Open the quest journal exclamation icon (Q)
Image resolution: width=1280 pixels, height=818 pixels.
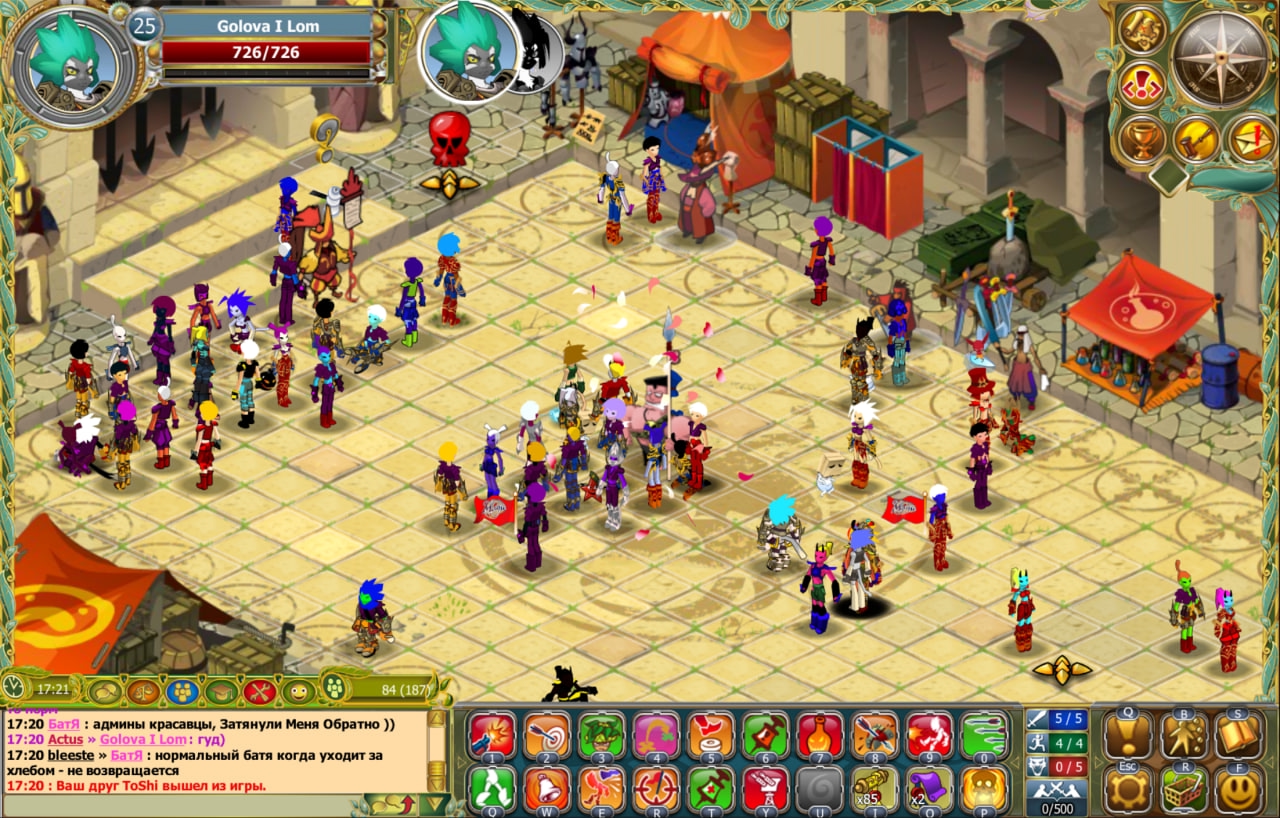(x=1126, y=733)
